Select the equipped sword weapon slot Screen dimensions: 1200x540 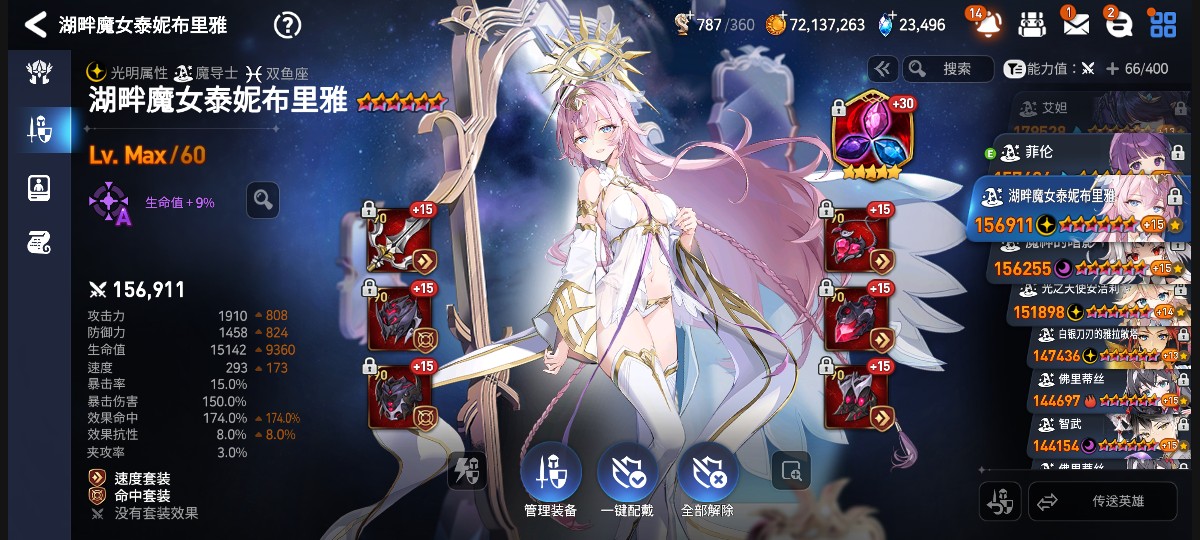399,240
